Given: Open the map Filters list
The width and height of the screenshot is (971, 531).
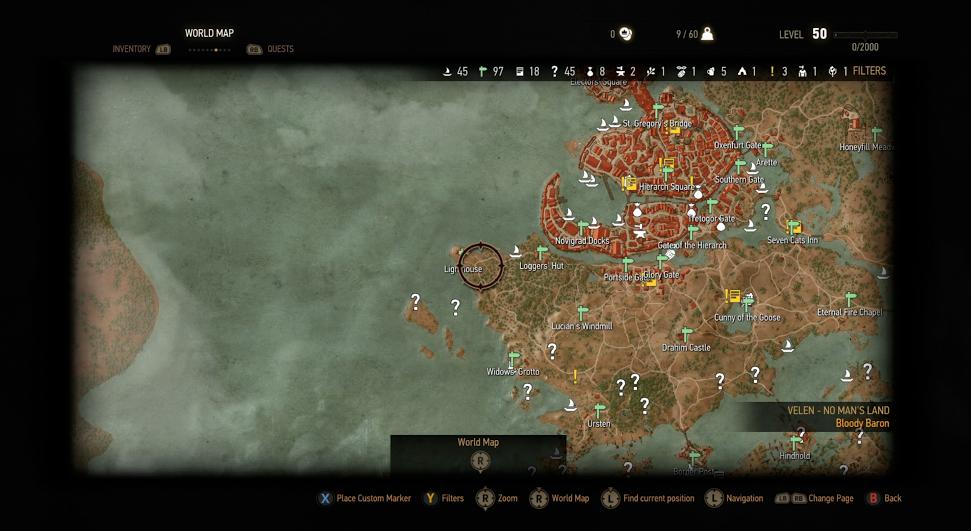Looking at the screenshot, I should click(868, 71).
